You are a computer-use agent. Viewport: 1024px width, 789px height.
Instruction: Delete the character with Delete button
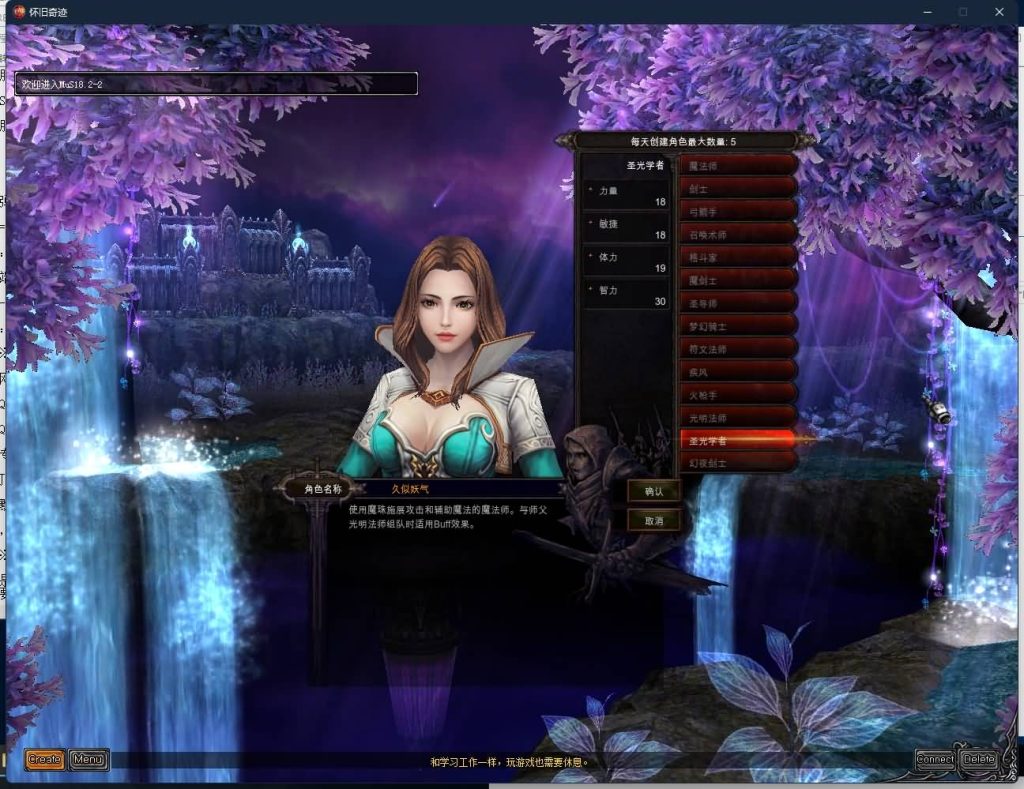(979, 759)
